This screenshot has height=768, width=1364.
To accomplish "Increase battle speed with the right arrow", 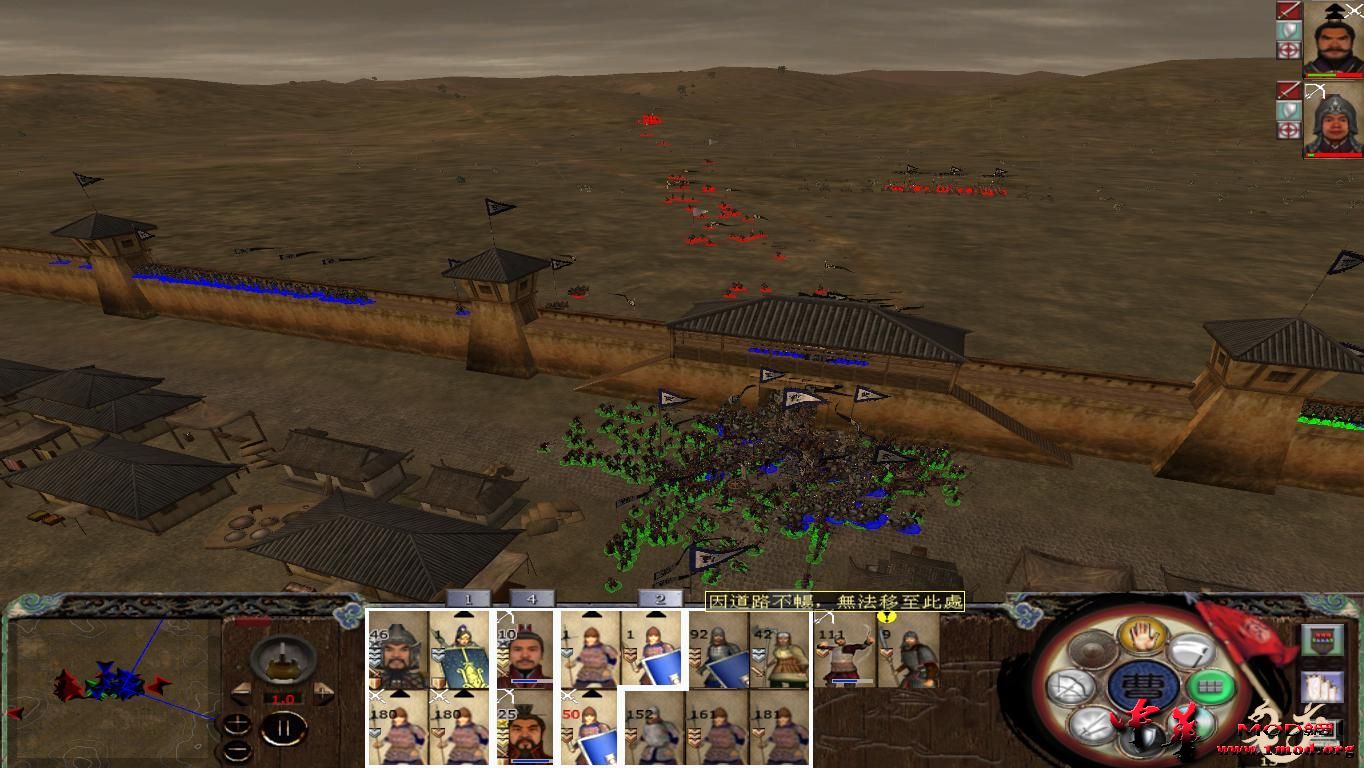I will tap(322, 695).
